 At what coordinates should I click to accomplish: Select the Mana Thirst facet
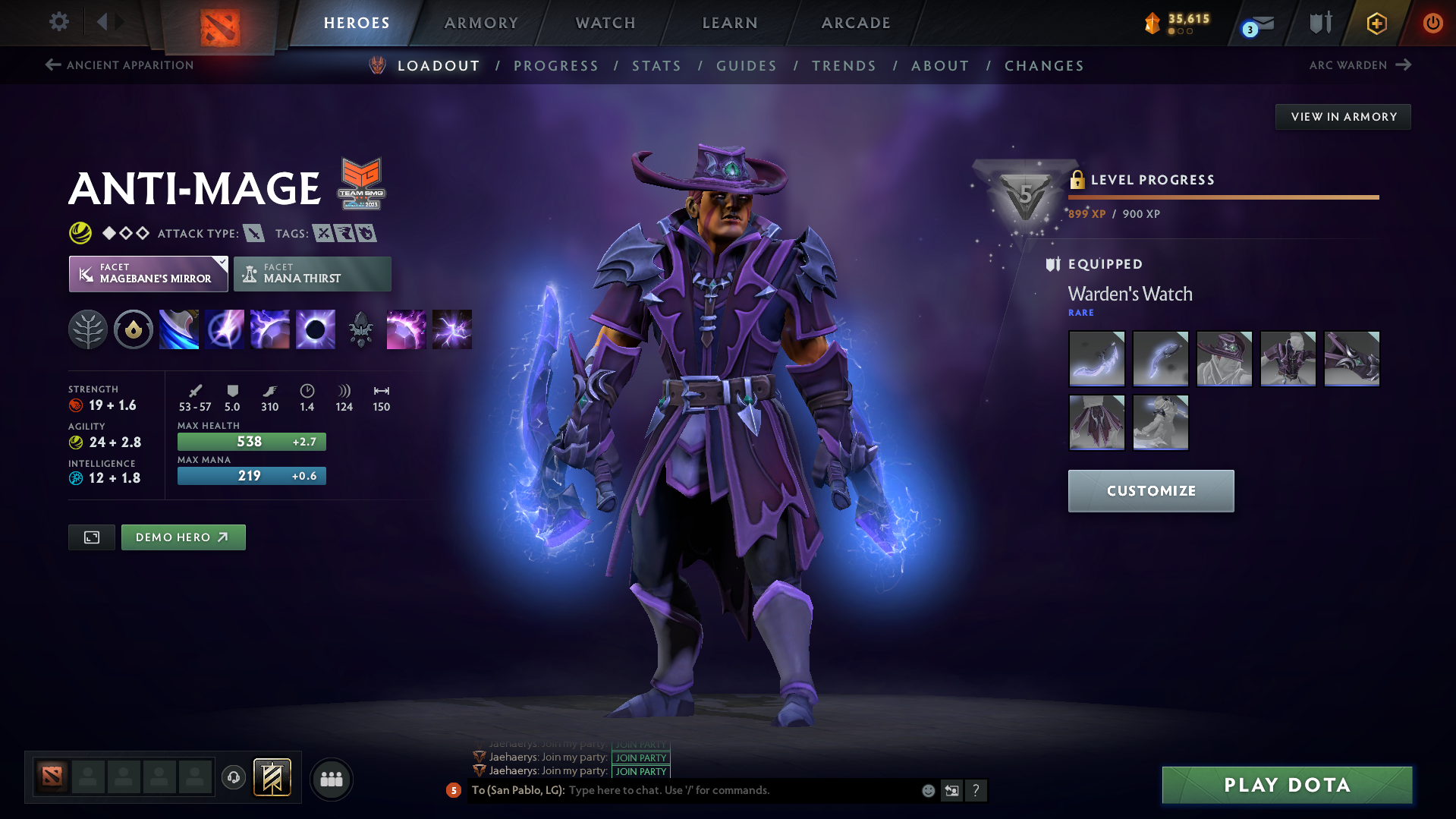point(312,273)
